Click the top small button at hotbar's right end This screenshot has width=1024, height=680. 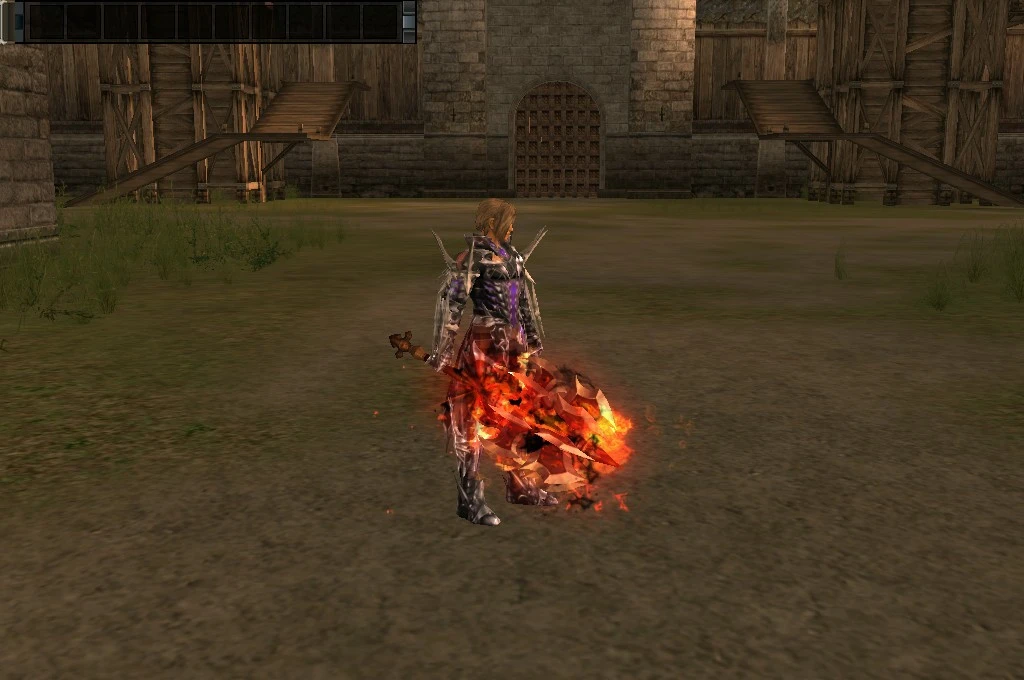(408, 8)
